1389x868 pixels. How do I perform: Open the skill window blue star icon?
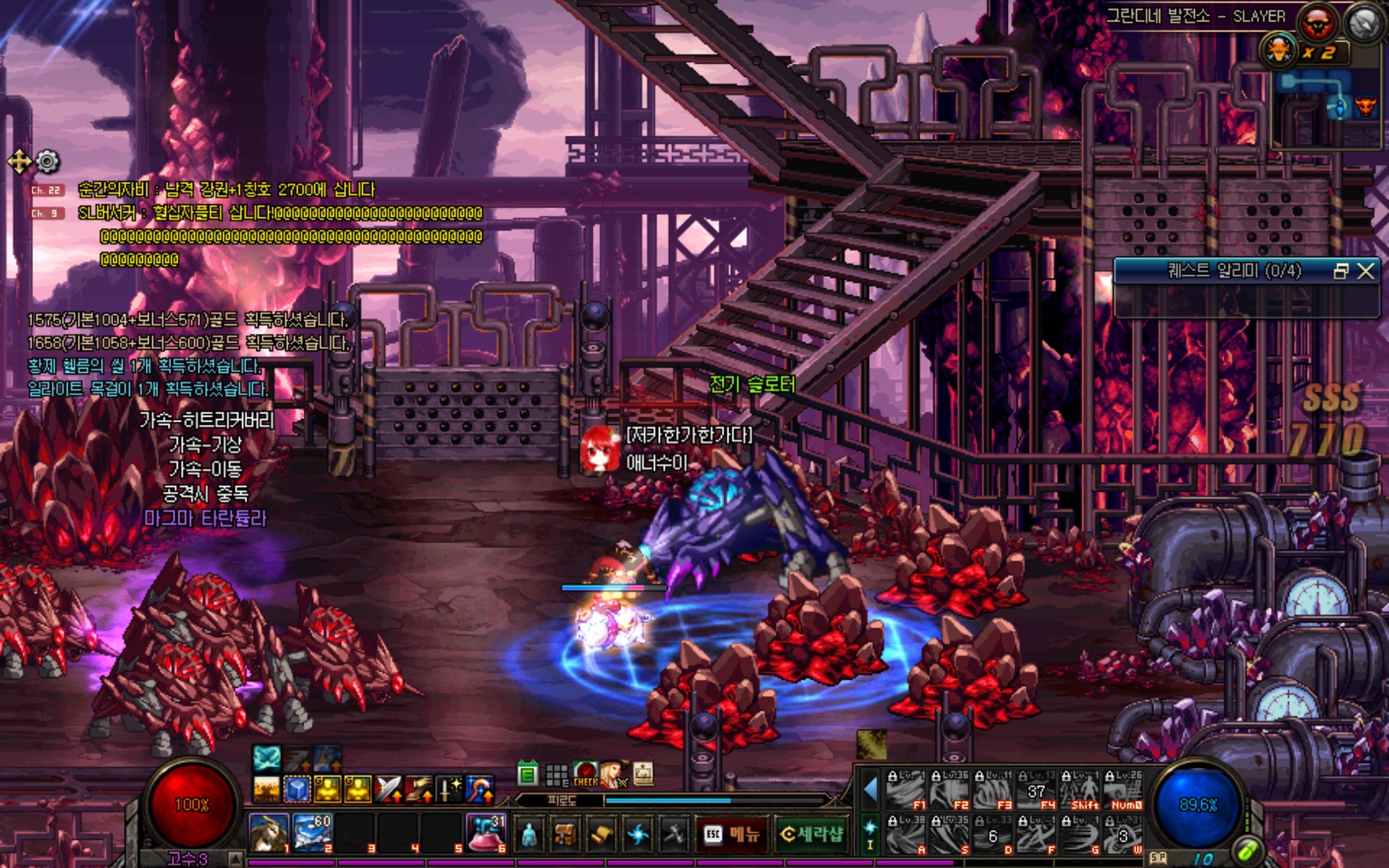pos(637,835)
